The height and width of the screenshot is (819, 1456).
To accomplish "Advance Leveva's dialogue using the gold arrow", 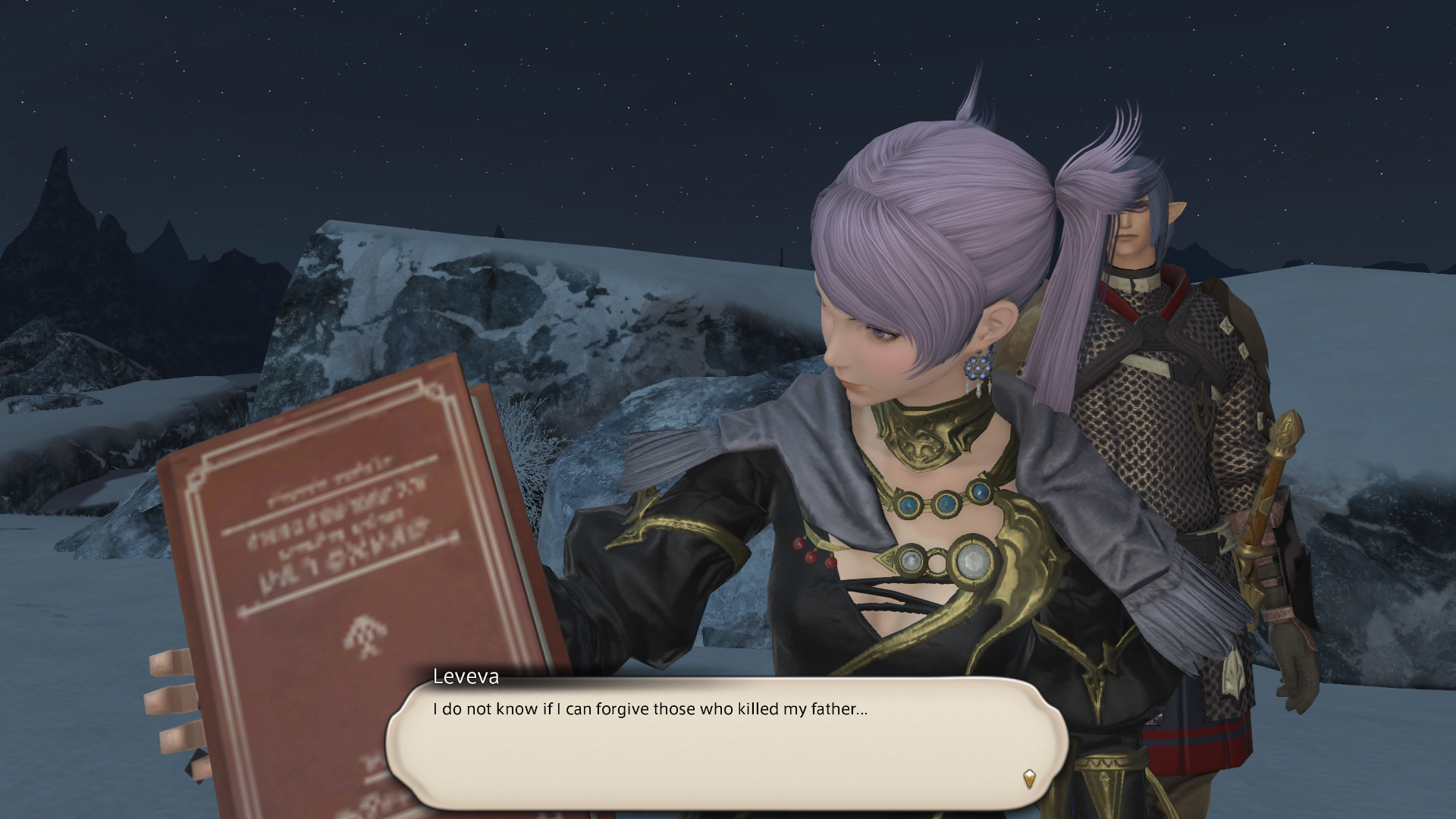I will tap(1029, 778).
